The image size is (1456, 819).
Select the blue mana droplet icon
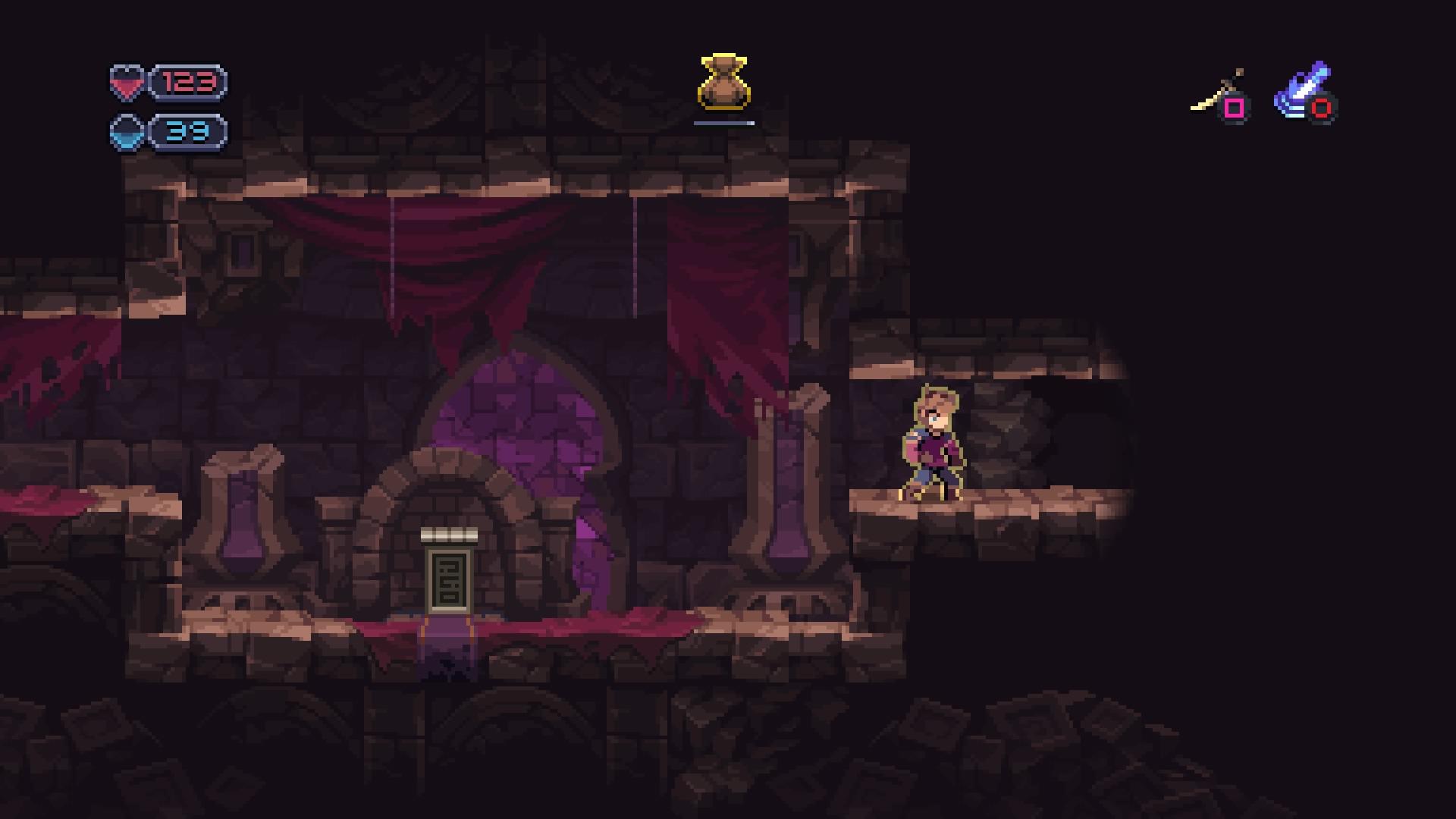(x=127, y=132)
